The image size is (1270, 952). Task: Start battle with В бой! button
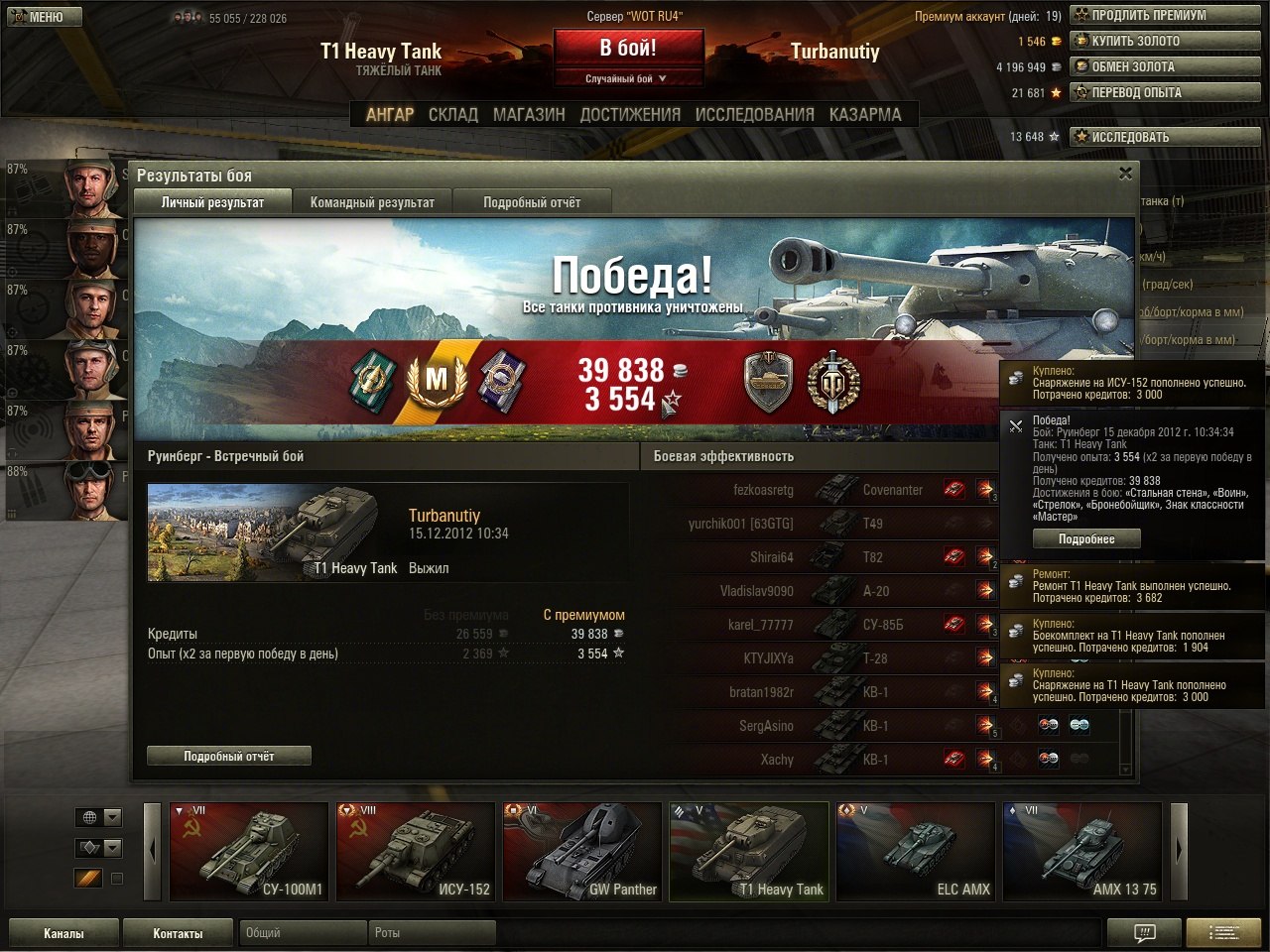click(628, 48)
